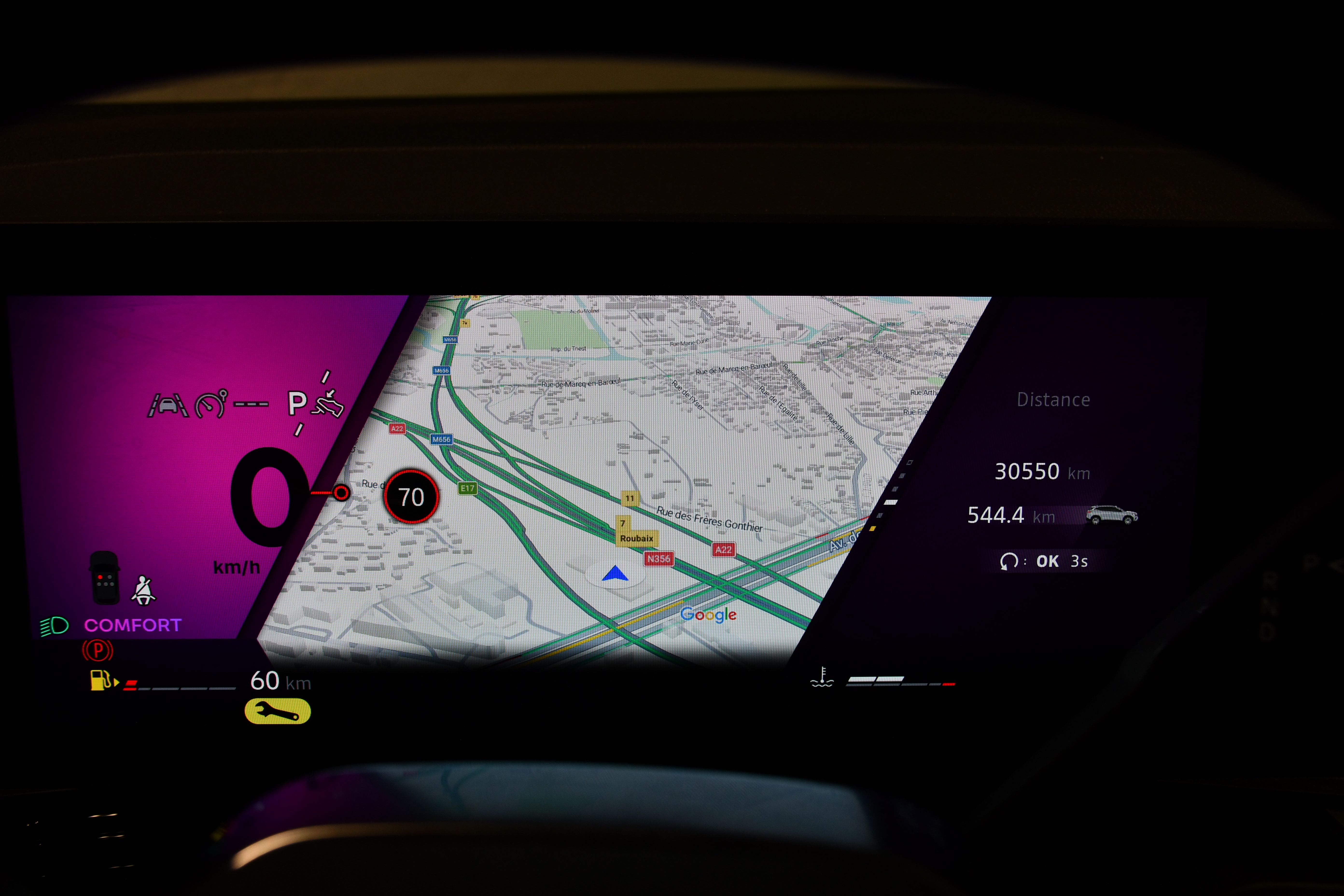Click the lane keeping assist icon
The height and width of the screenshot is (896, 1344).
click(168, 405)
